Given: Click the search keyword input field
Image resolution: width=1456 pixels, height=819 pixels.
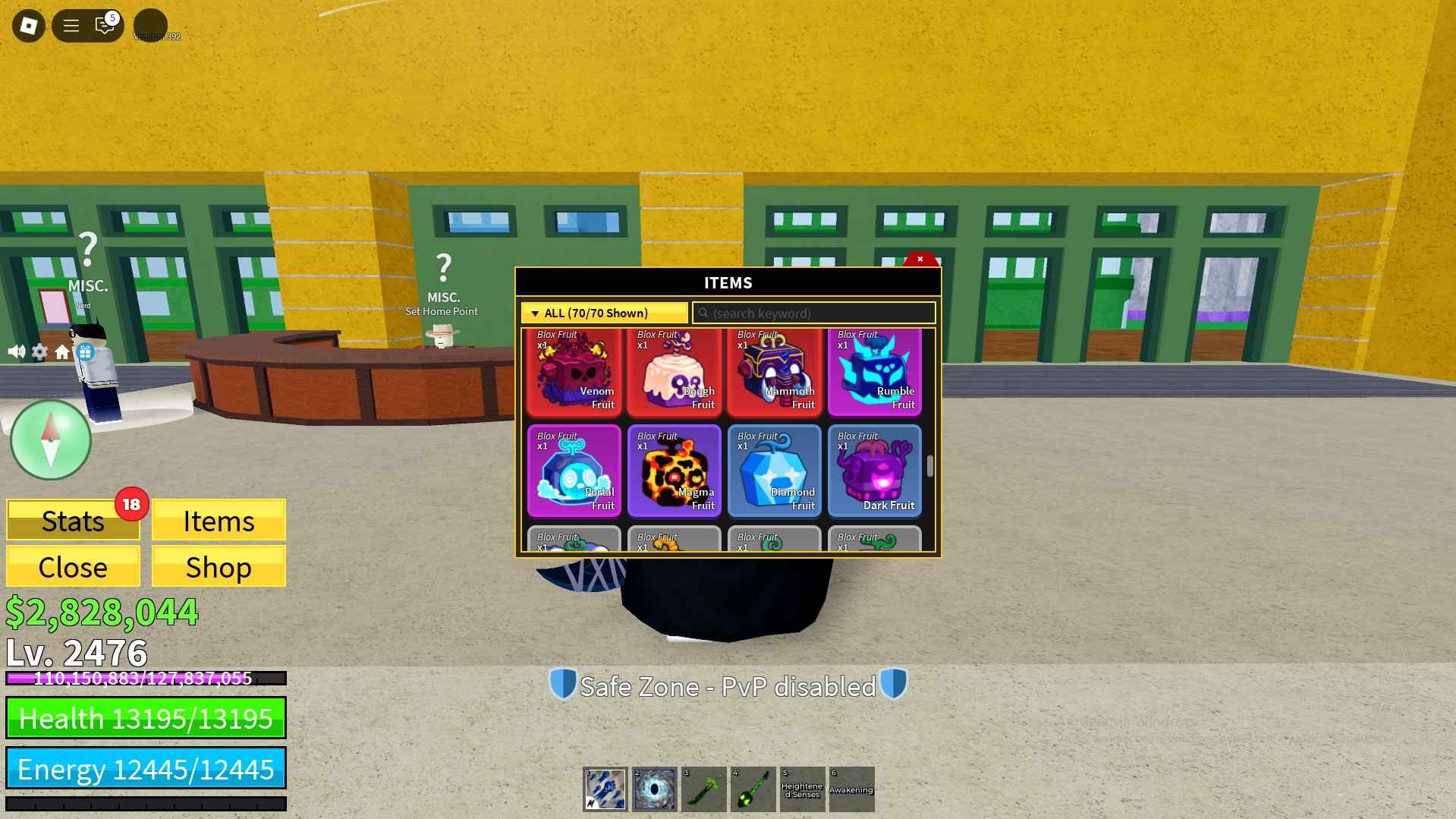Looking at the screenshot, I should point(813,313).
